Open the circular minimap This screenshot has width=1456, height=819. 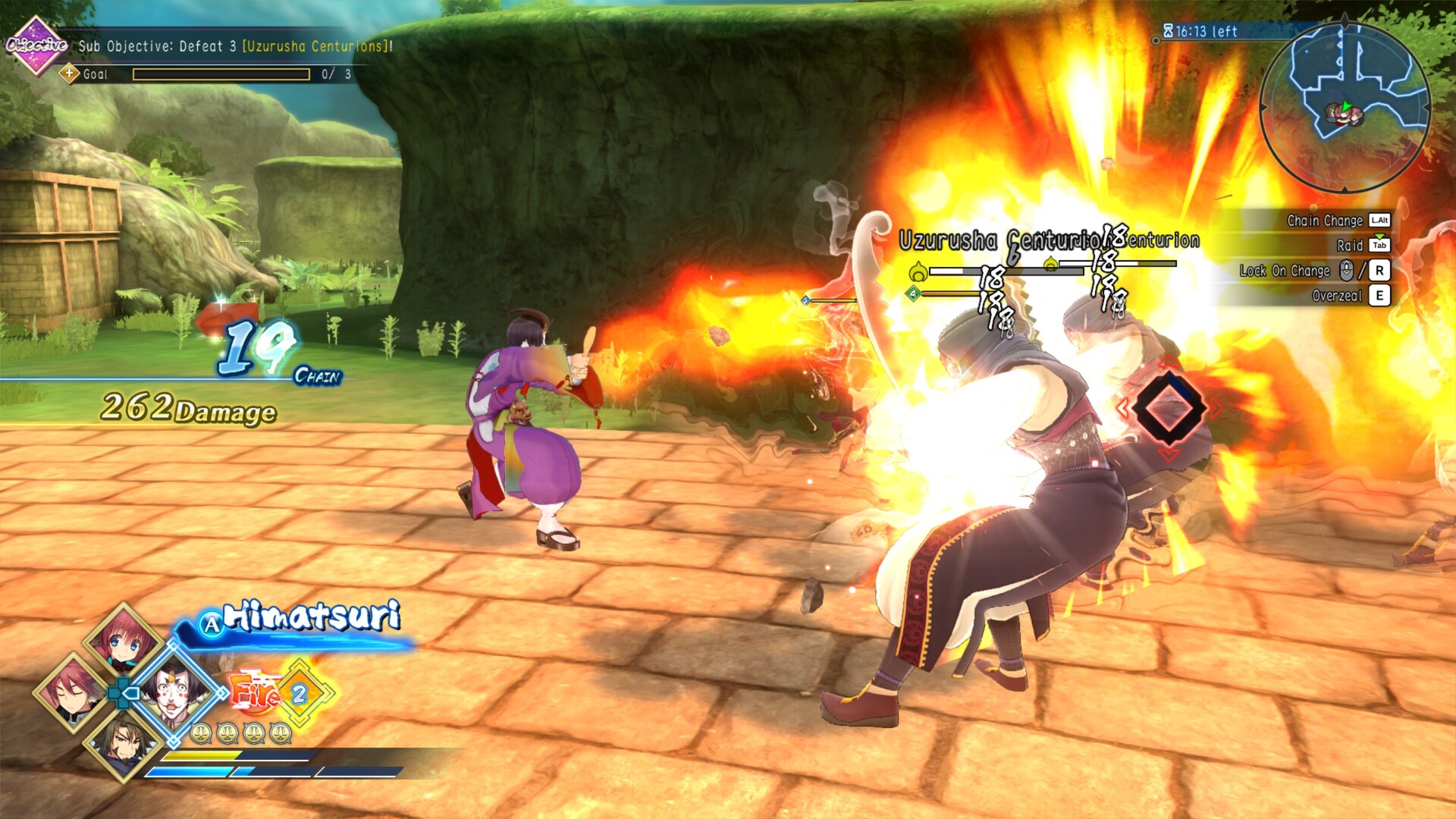[x=1345, y=108]
